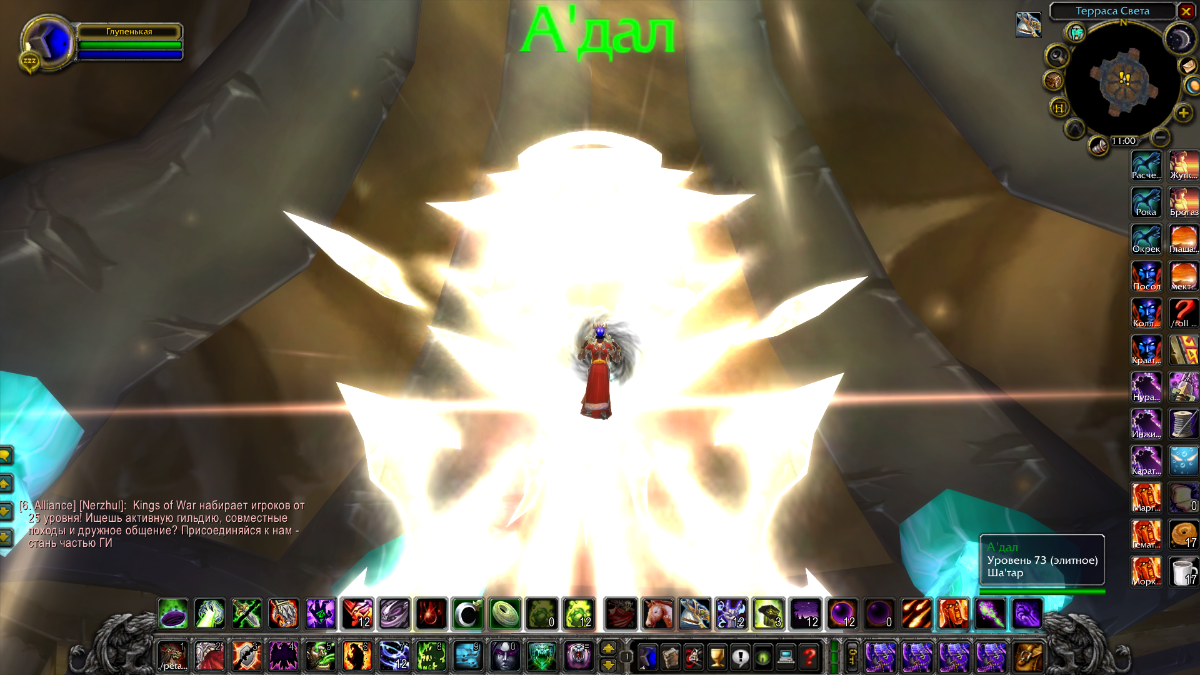Open the magnifying glass tracking button
This screenshot has height=675, width=1200.
[x=1056, y=55]
